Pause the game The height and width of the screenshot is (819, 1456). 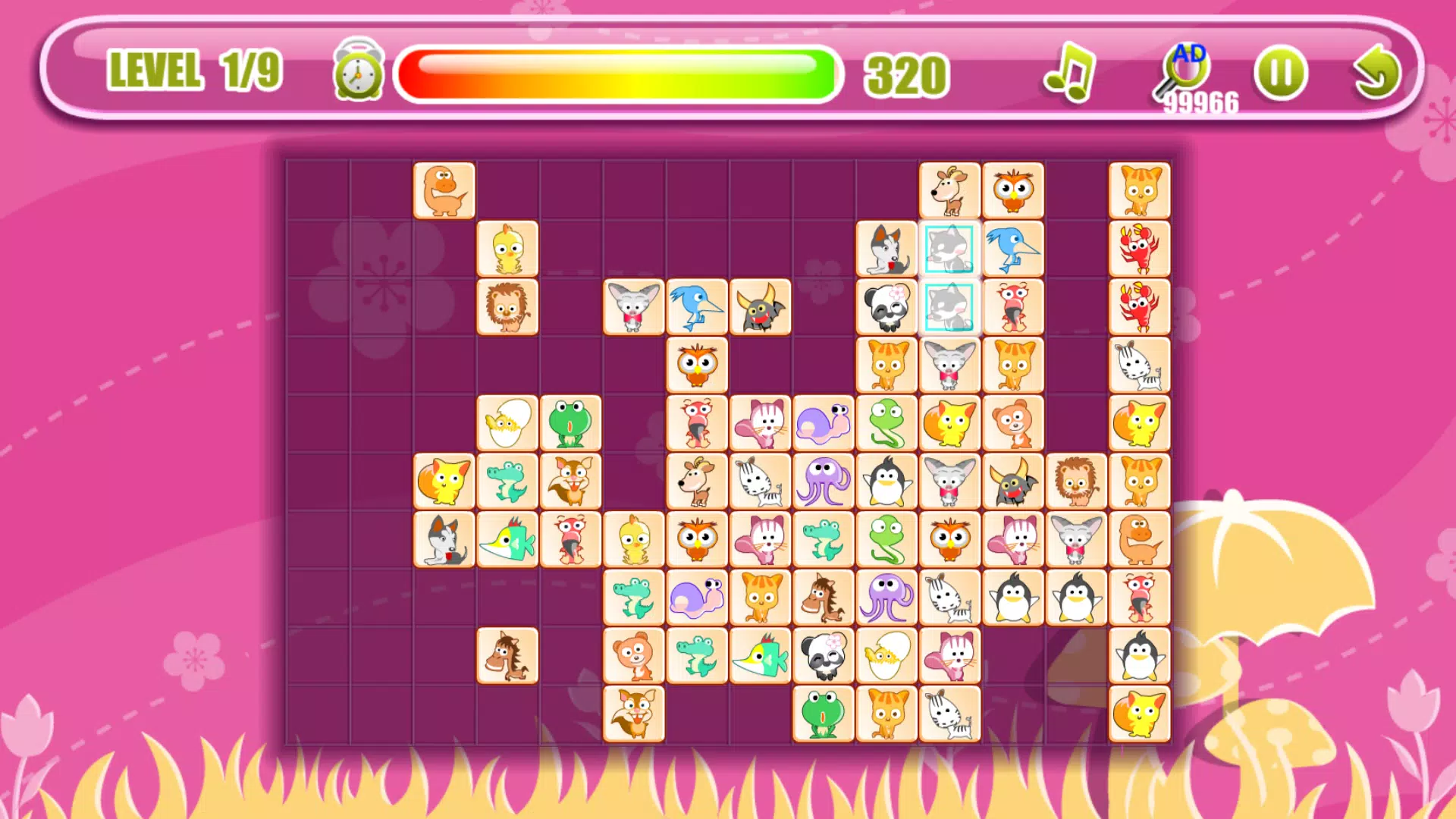(x=1282, y=72)
